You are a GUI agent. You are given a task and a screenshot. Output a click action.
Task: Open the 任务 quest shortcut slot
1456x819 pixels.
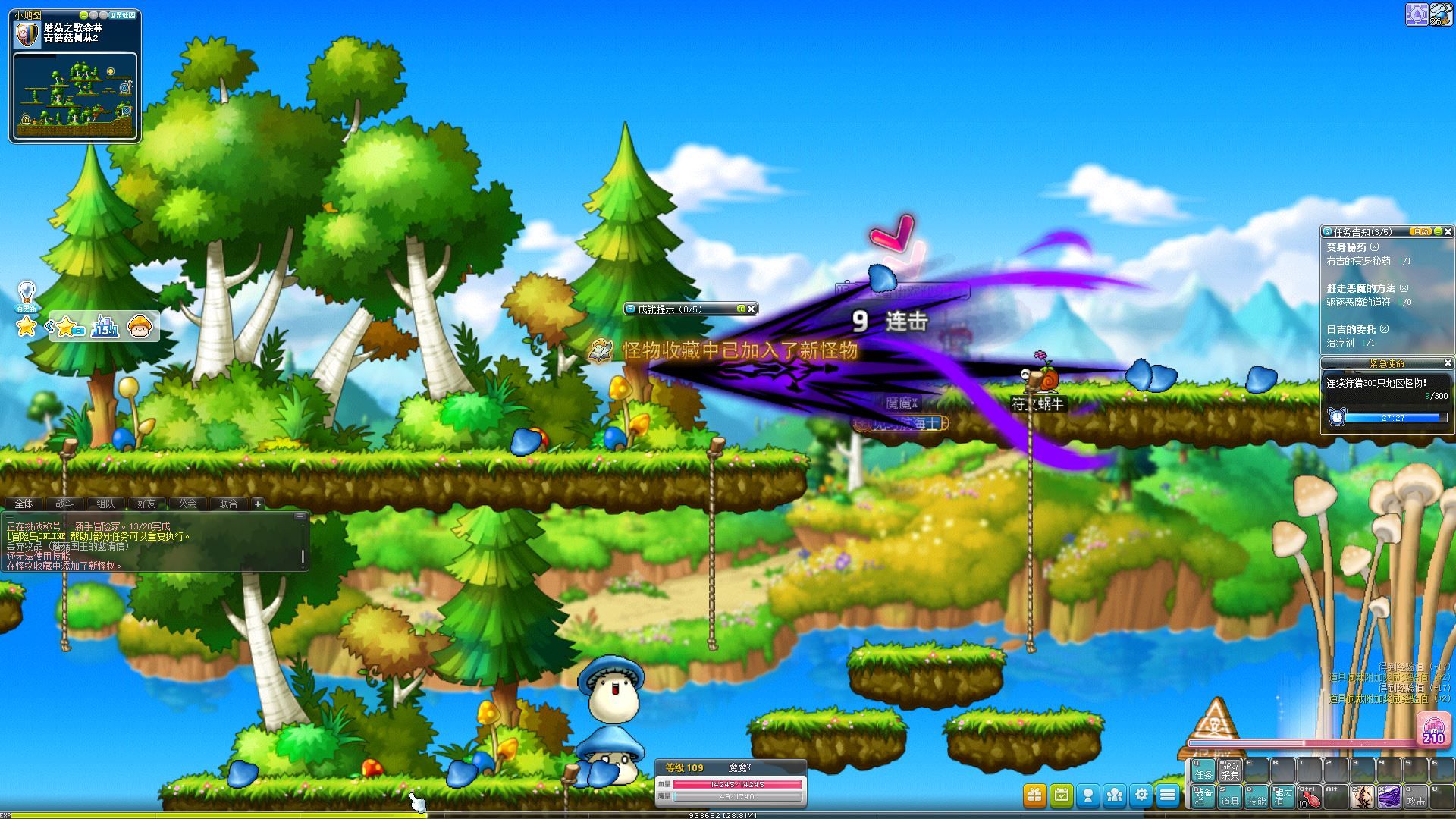[x=1203, y=770]
